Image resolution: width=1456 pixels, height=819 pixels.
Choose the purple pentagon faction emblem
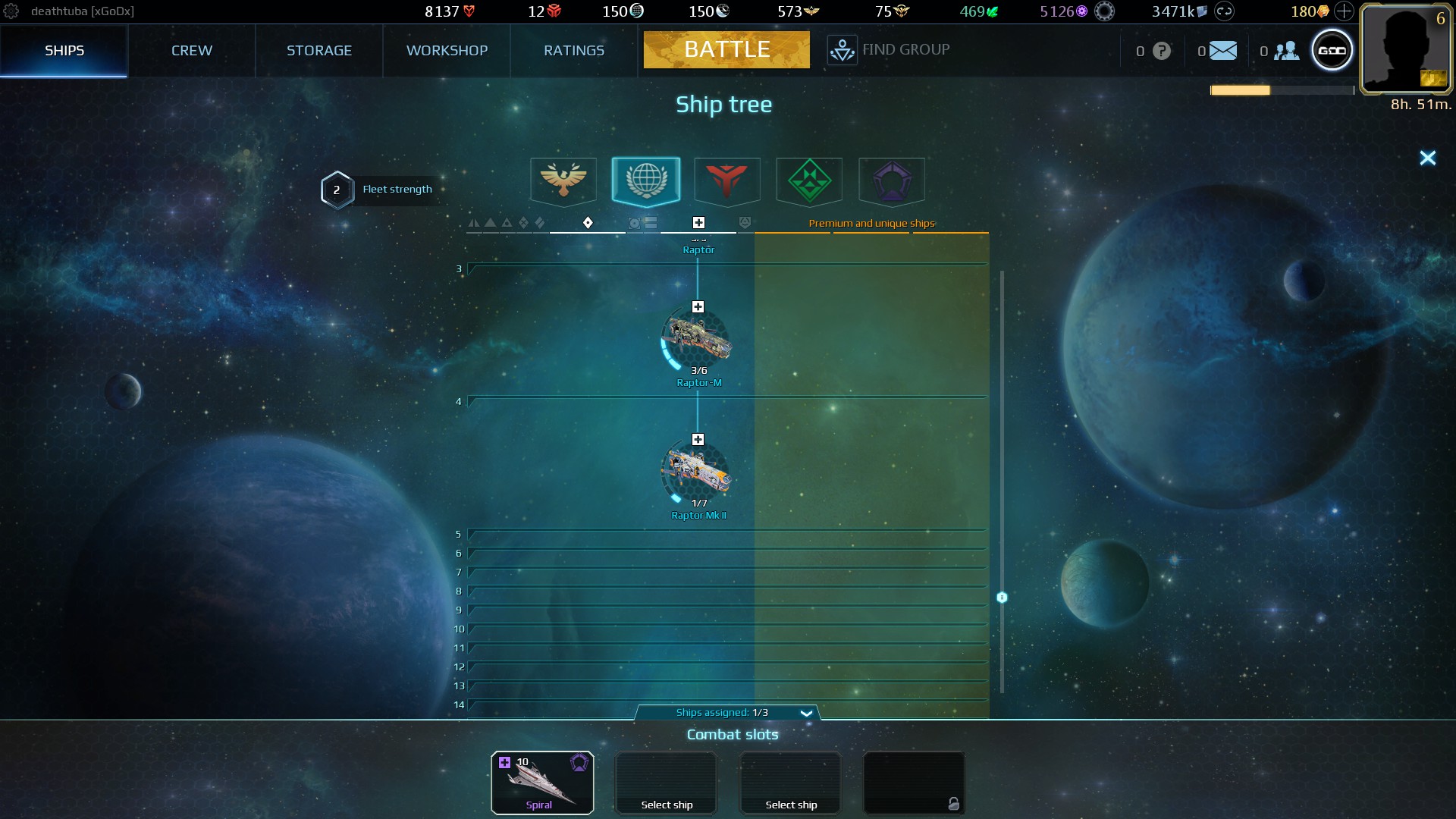pos(891,180)
